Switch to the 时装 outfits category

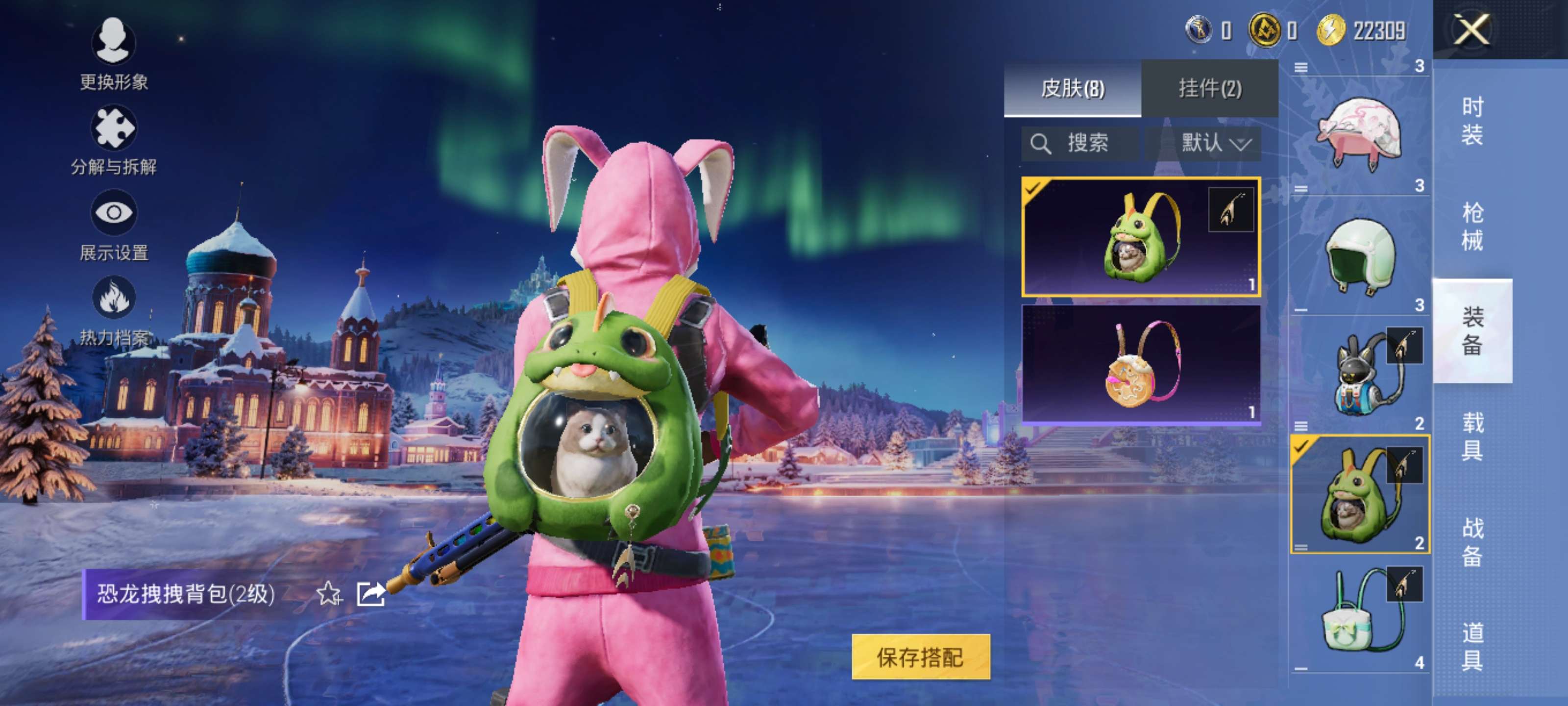[1472, 121]
